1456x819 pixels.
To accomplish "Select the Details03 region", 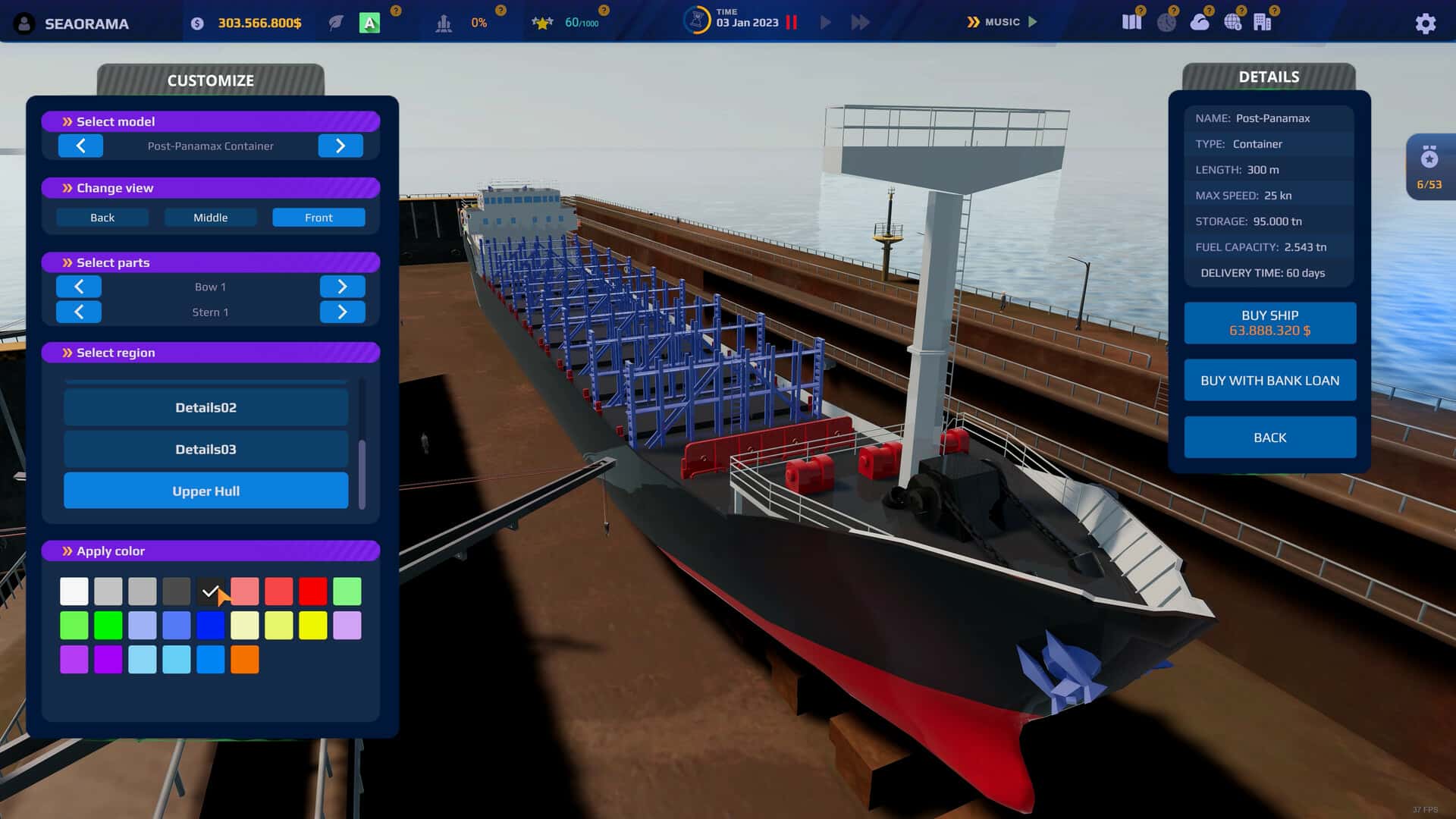I will pos(206,449).
